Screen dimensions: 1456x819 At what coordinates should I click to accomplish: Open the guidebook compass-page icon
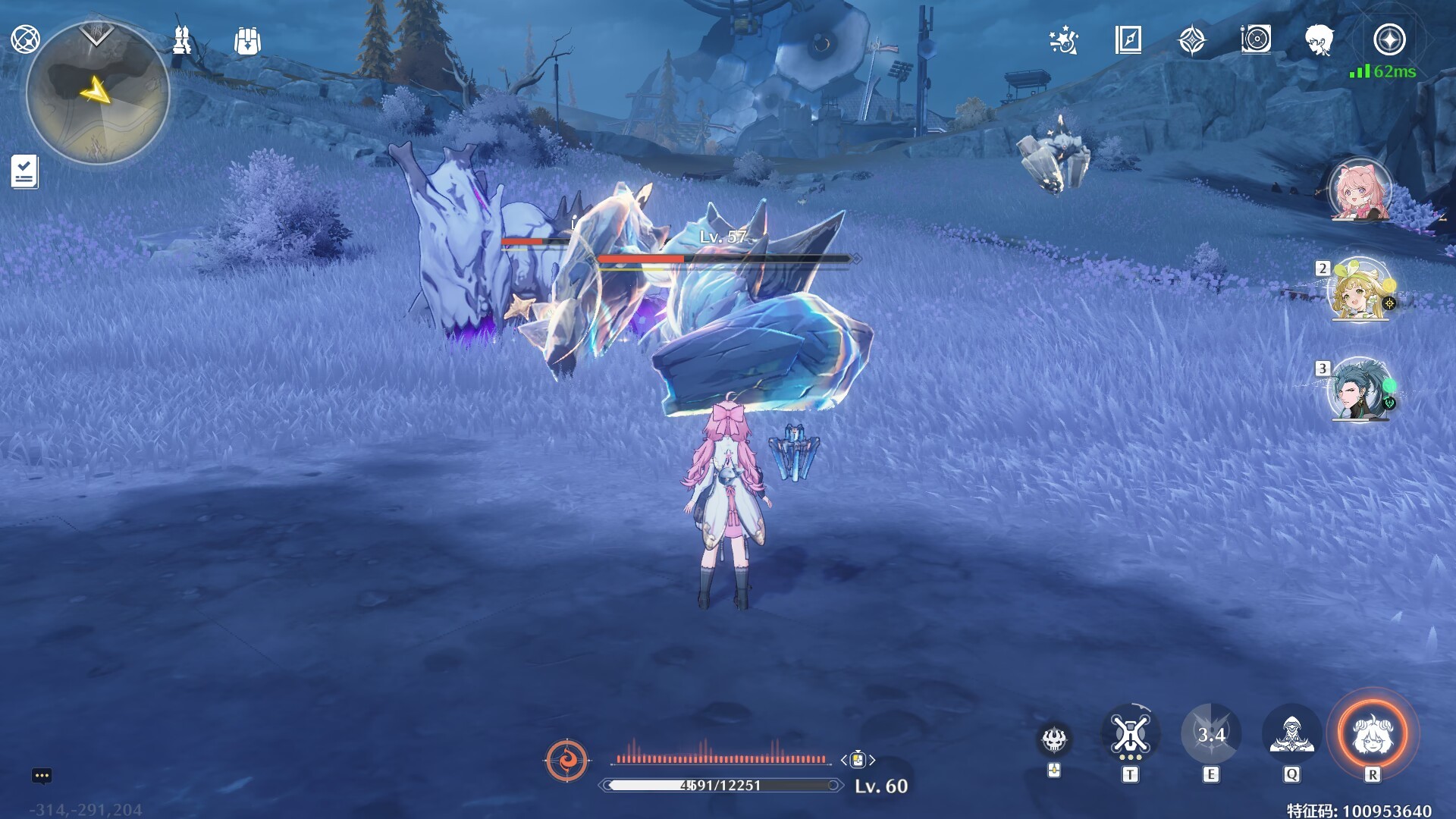tap(1128, 40)
